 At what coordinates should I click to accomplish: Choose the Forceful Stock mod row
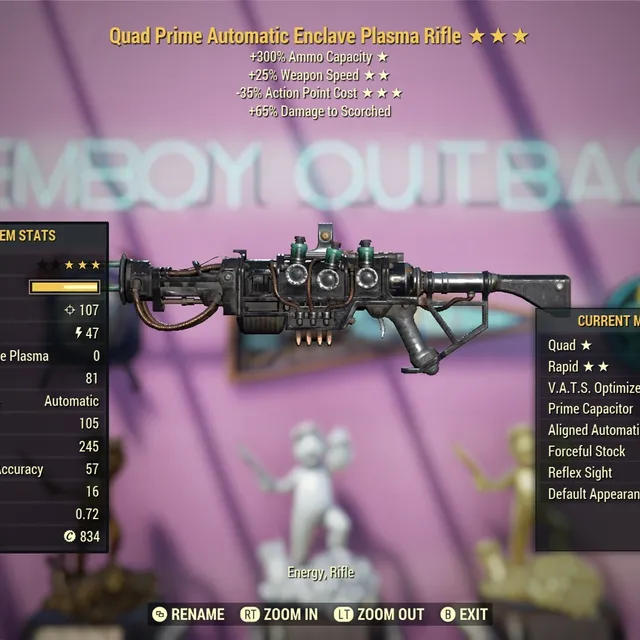click(x=587, y=451)
